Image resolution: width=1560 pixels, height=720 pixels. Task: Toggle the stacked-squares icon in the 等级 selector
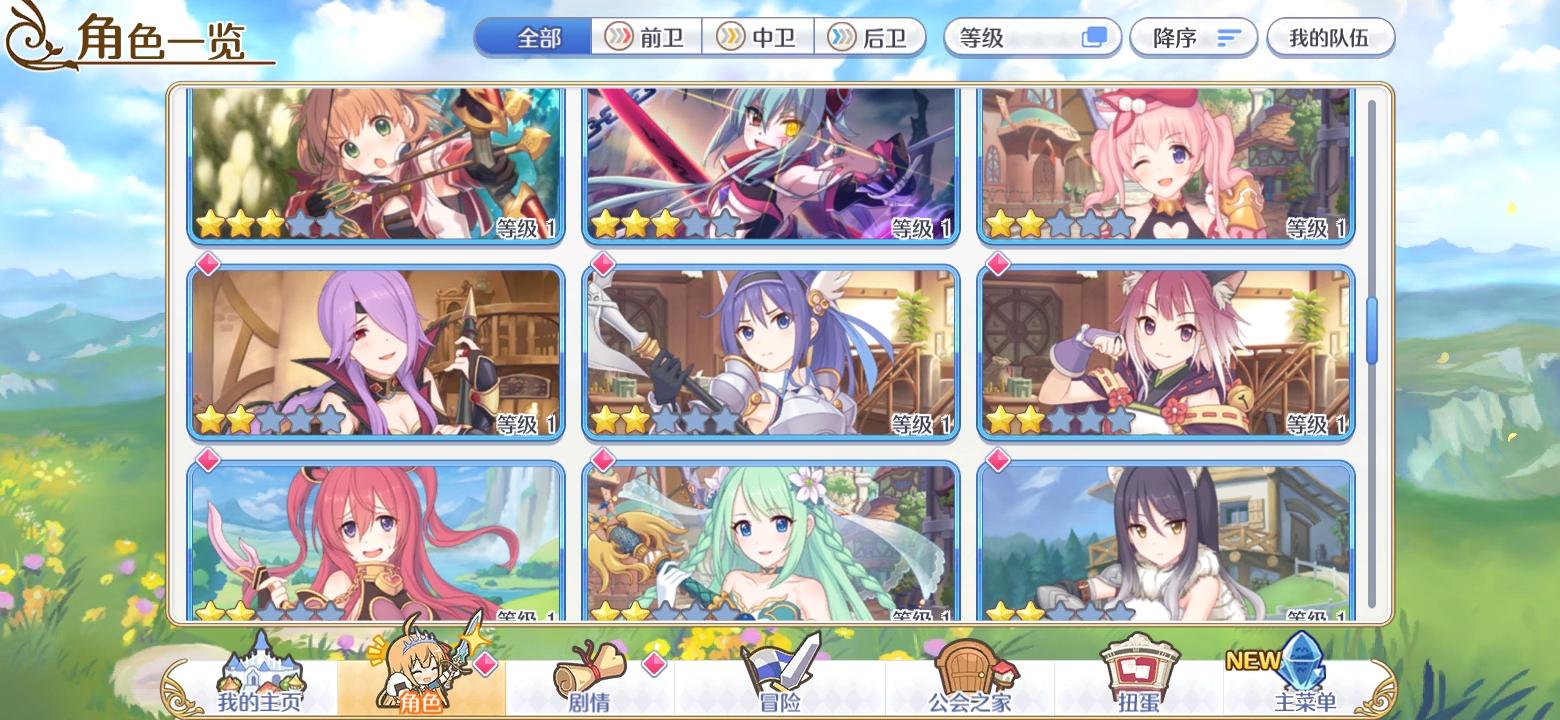tap(1094, 36)
